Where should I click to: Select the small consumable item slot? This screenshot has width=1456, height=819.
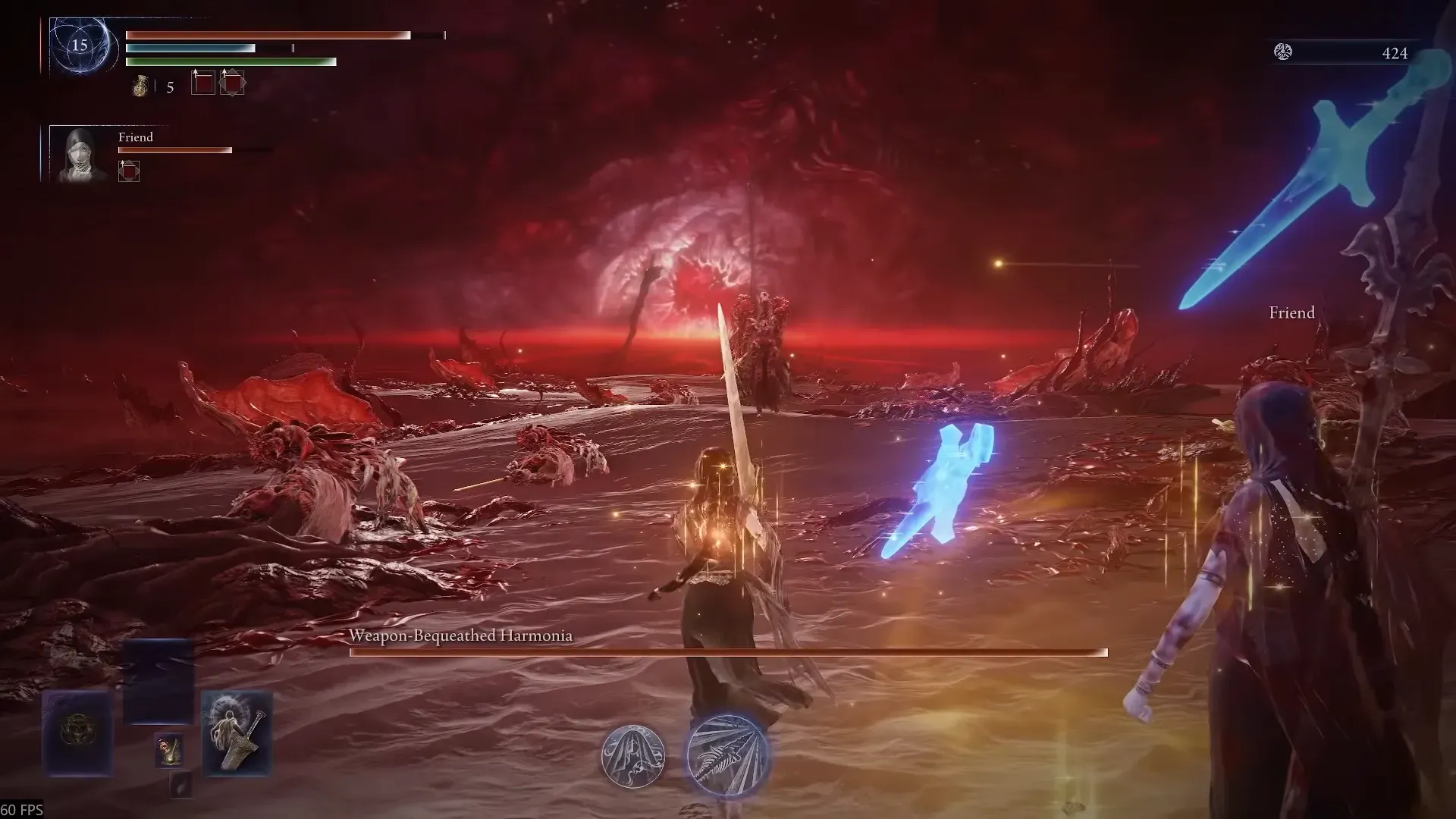[169, 749]
